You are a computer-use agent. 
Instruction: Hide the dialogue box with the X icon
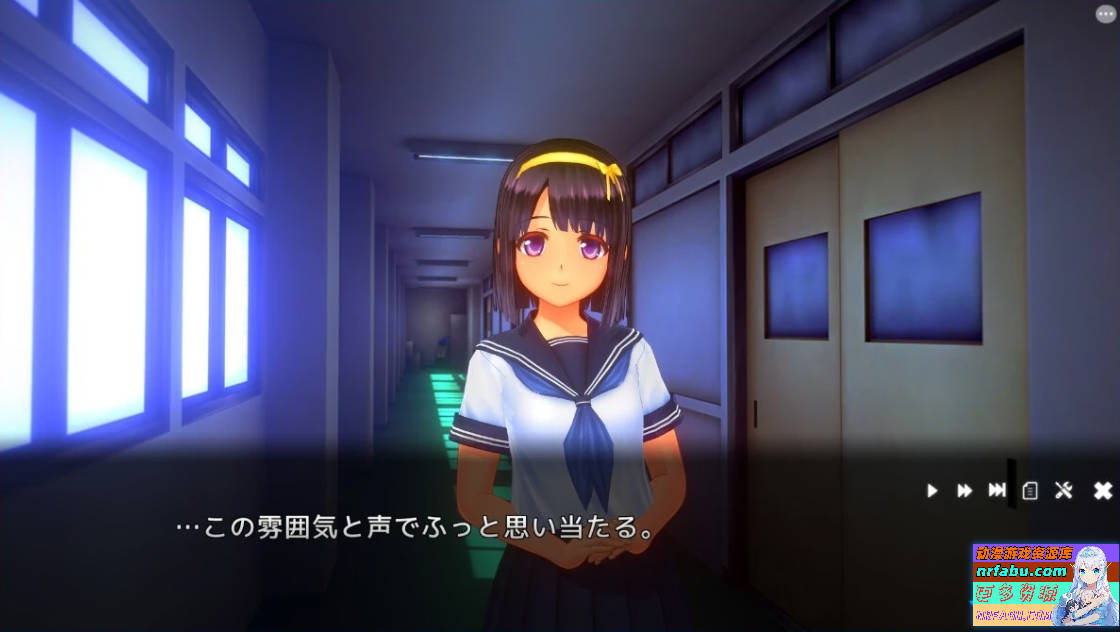[x=1102, y=490]
